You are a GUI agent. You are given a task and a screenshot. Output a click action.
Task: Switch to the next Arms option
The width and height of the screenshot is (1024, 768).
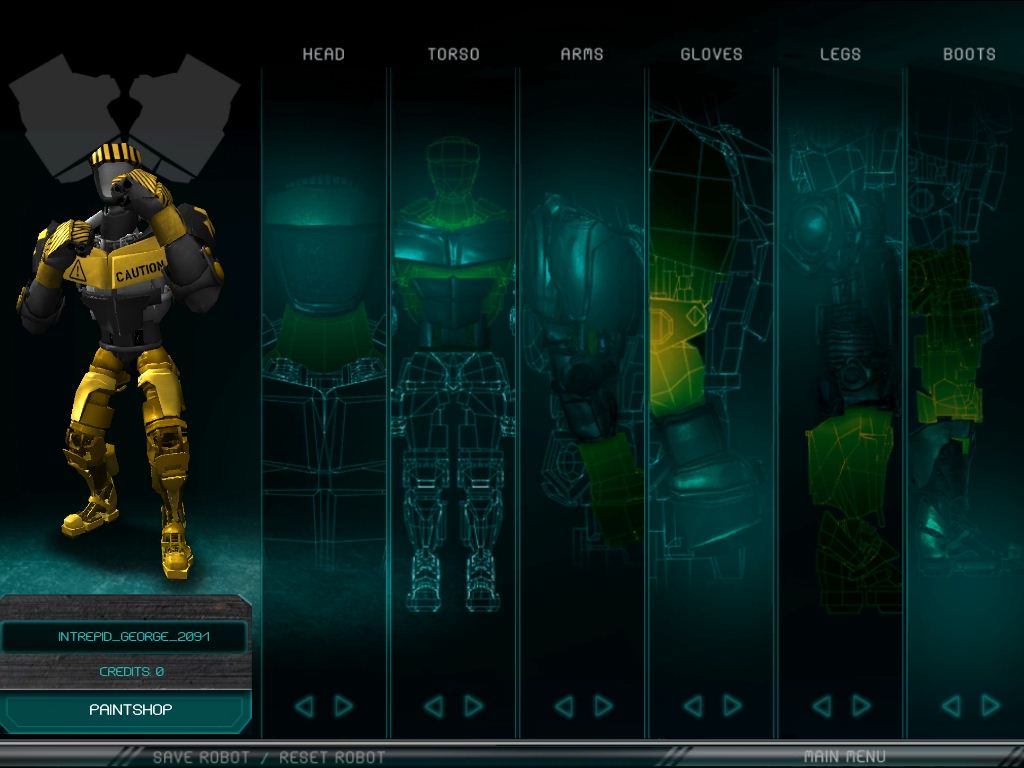tap(603, 707)
